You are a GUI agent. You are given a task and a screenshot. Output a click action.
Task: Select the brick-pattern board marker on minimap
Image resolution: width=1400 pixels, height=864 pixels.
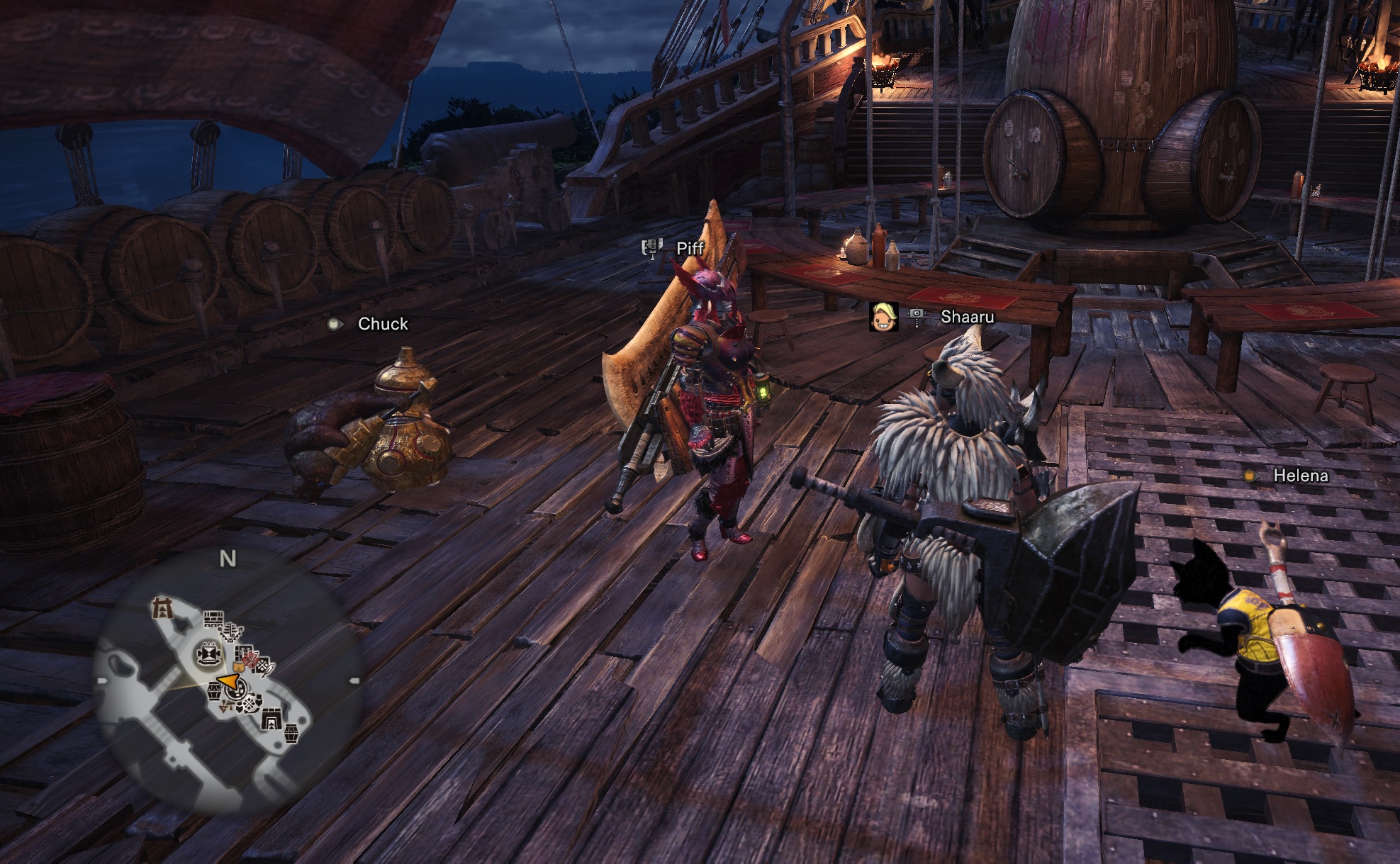213,619
